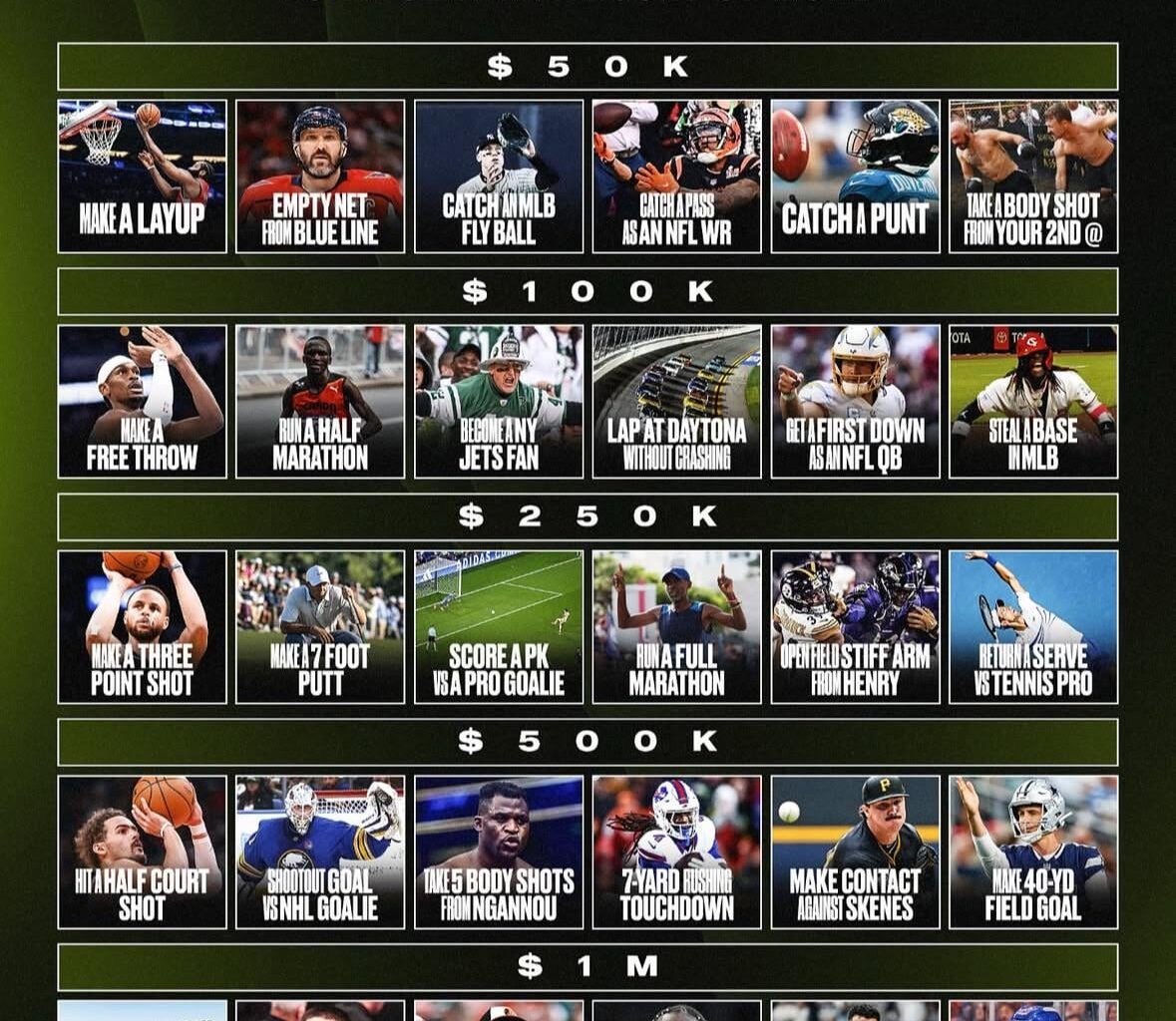Choose the Make a Free Throw tile
1176x1021 pixels.
pos(142,402)
